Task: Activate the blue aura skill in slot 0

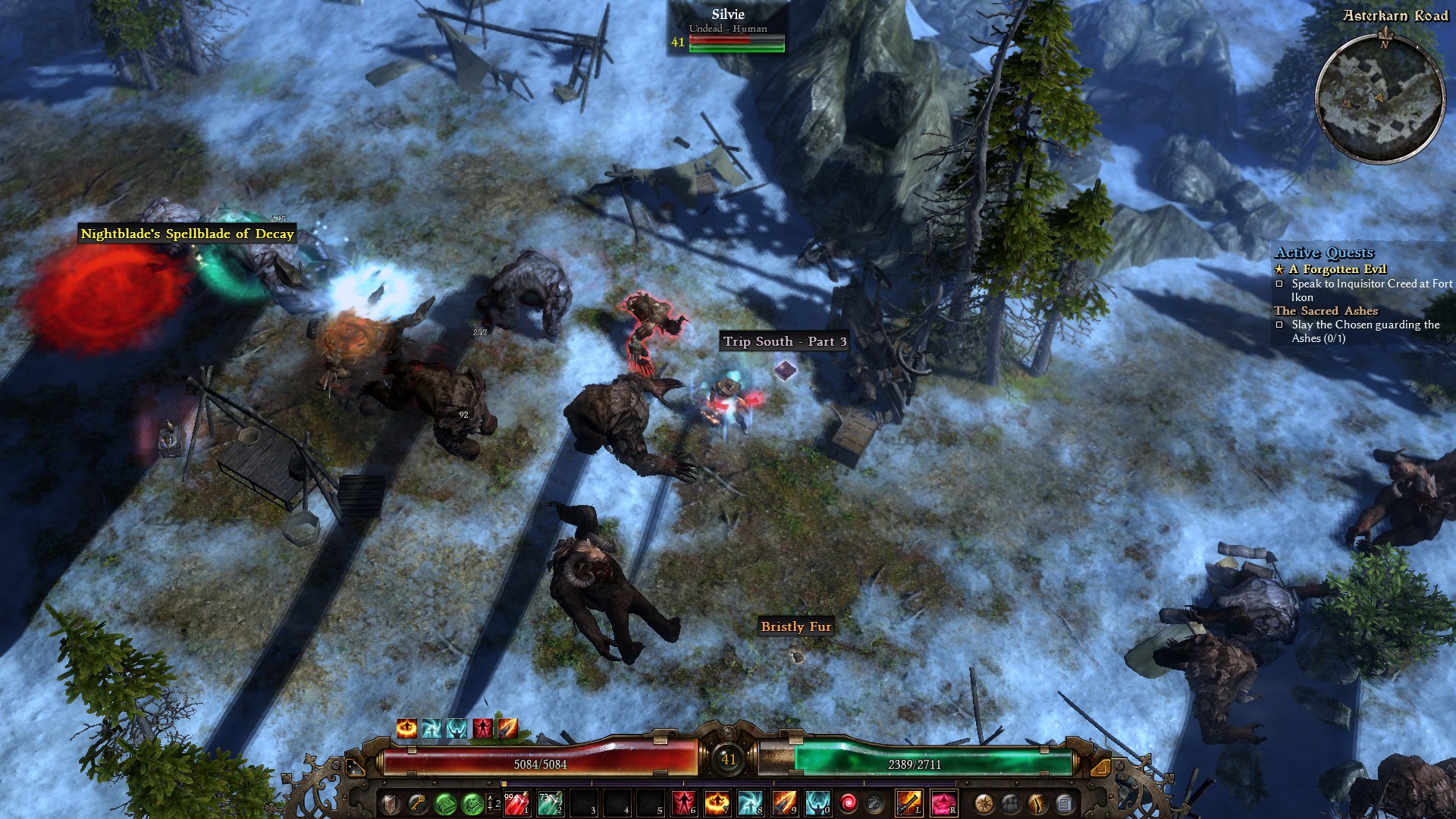Action: pos(817,802)
